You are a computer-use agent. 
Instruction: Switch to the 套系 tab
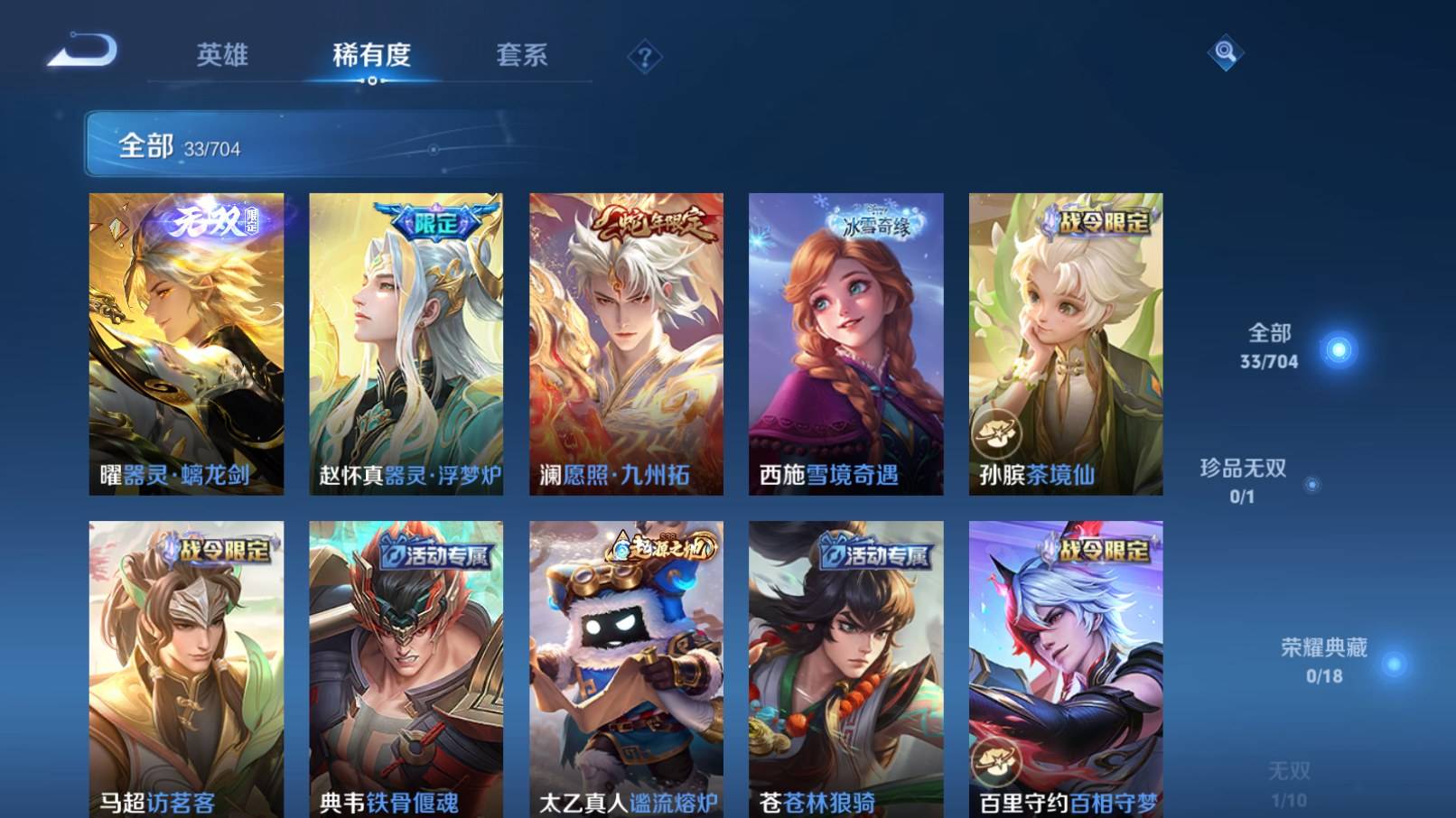524,54
